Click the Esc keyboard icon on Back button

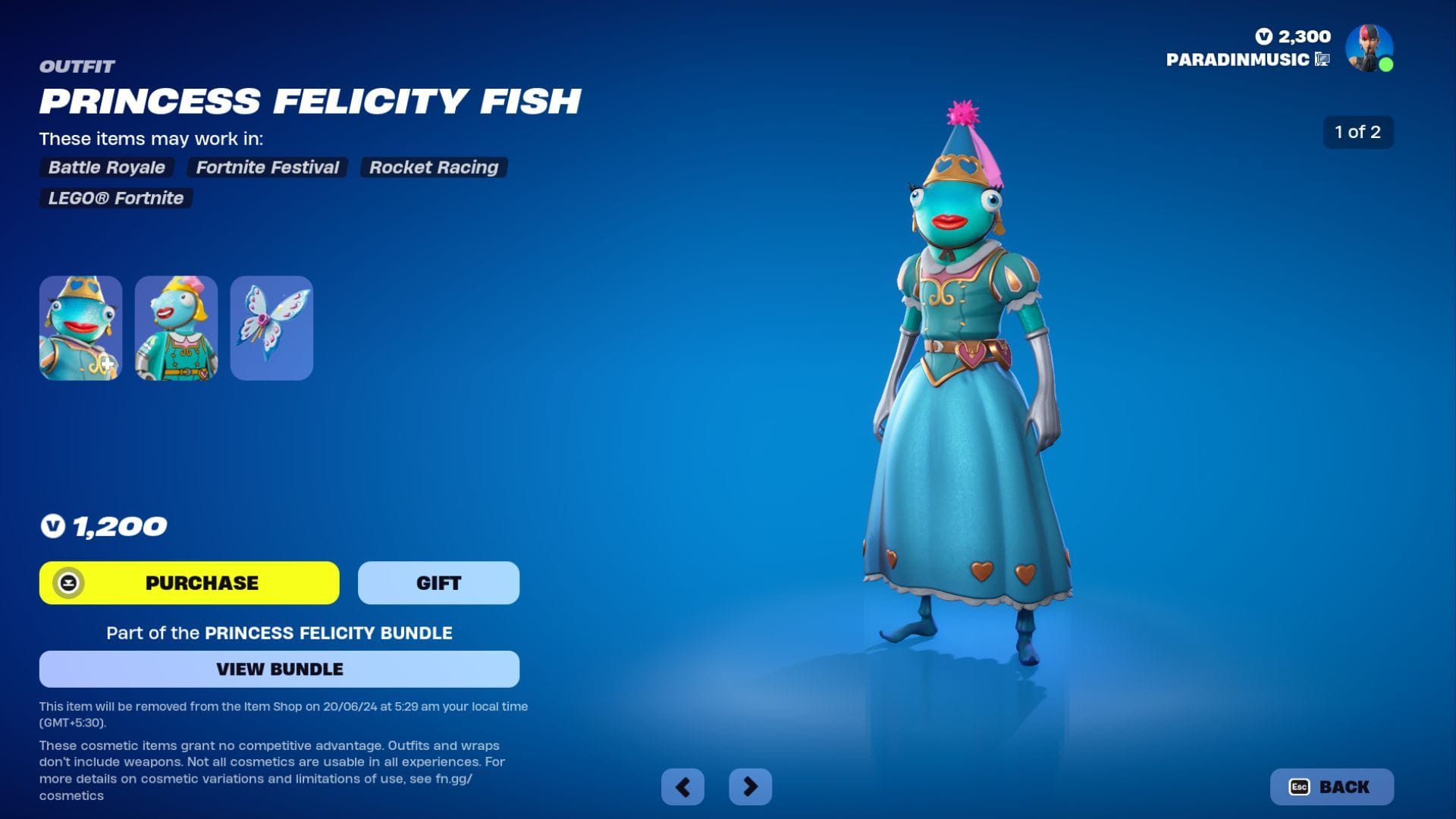point(1299,787)
